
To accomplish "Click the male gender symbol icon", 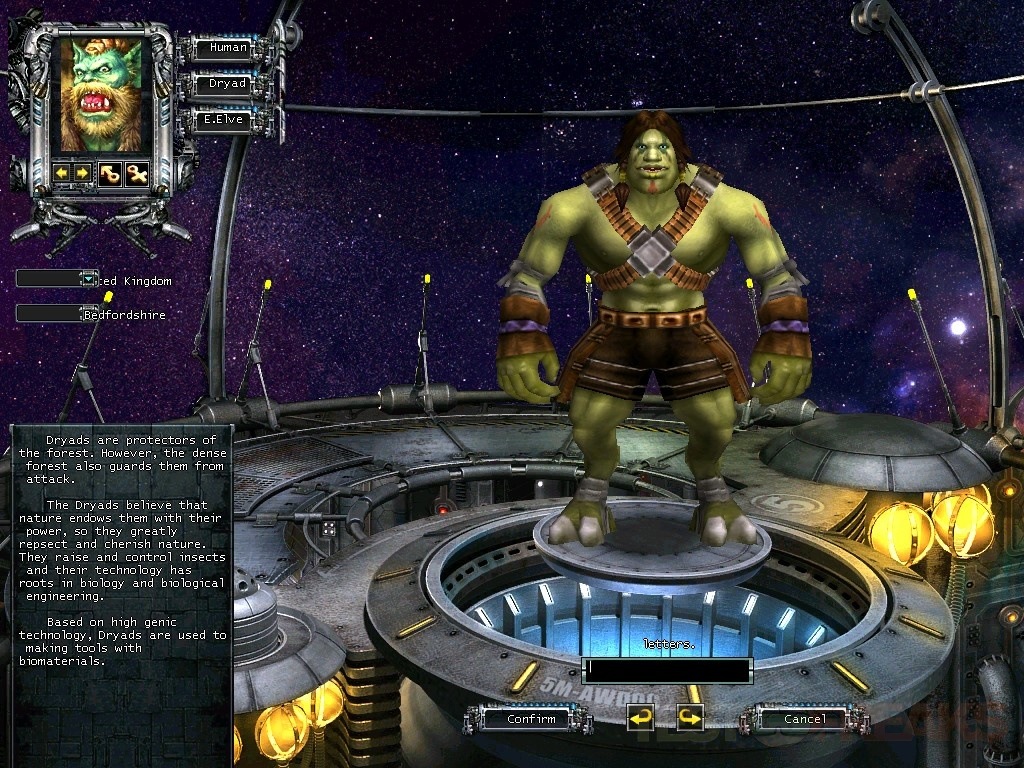I will 110,173.
